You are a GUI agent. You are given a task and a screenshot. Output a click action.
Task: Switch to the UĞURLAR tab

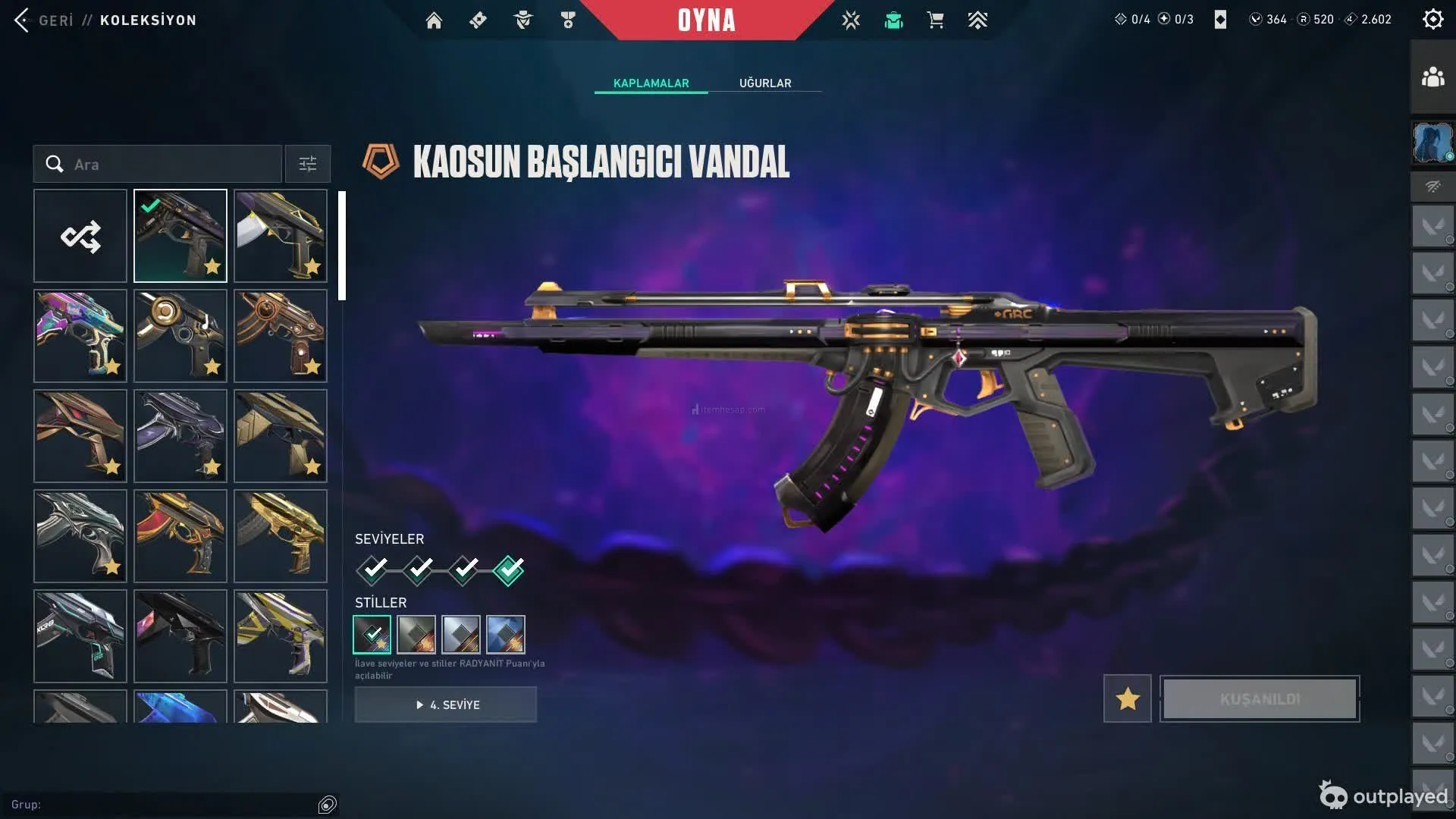[x=765, y=83]
